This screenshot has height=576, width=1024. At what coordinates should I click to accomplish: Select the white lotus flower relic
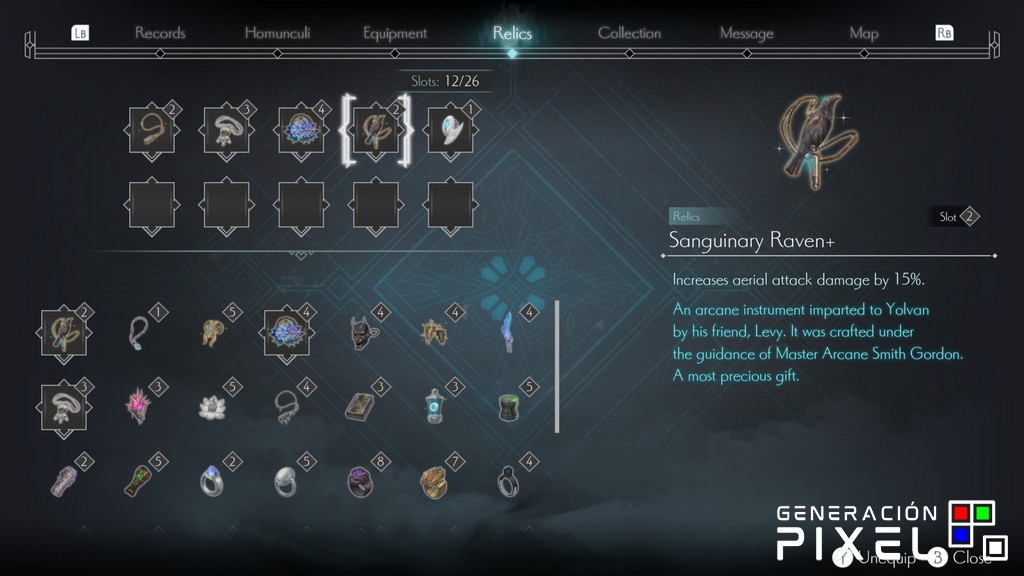[211, 406]
